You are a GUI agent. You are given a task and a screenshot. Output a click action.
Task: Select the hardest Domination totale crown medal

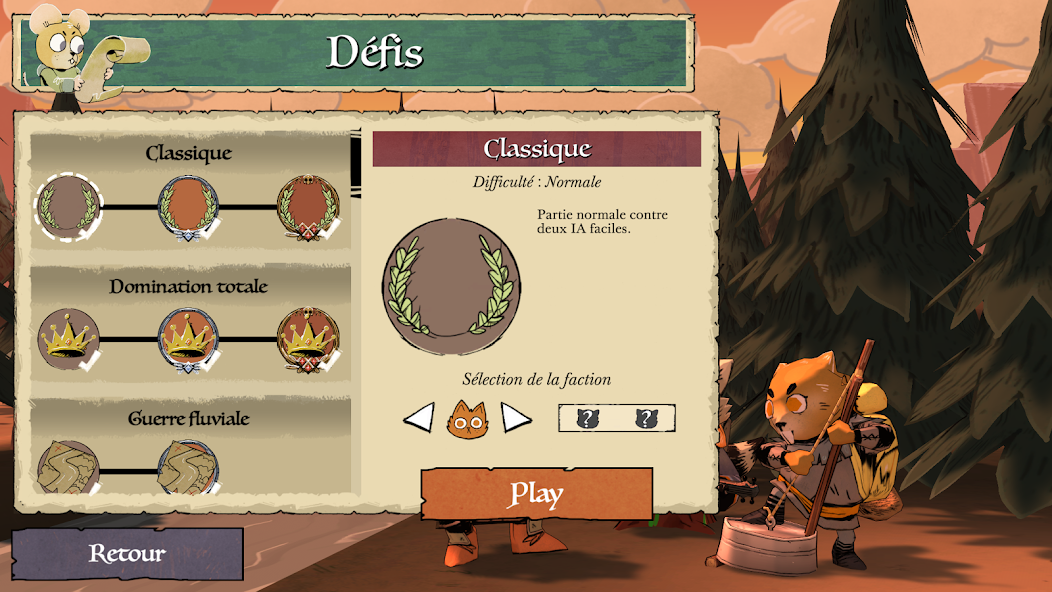[307, 339]
